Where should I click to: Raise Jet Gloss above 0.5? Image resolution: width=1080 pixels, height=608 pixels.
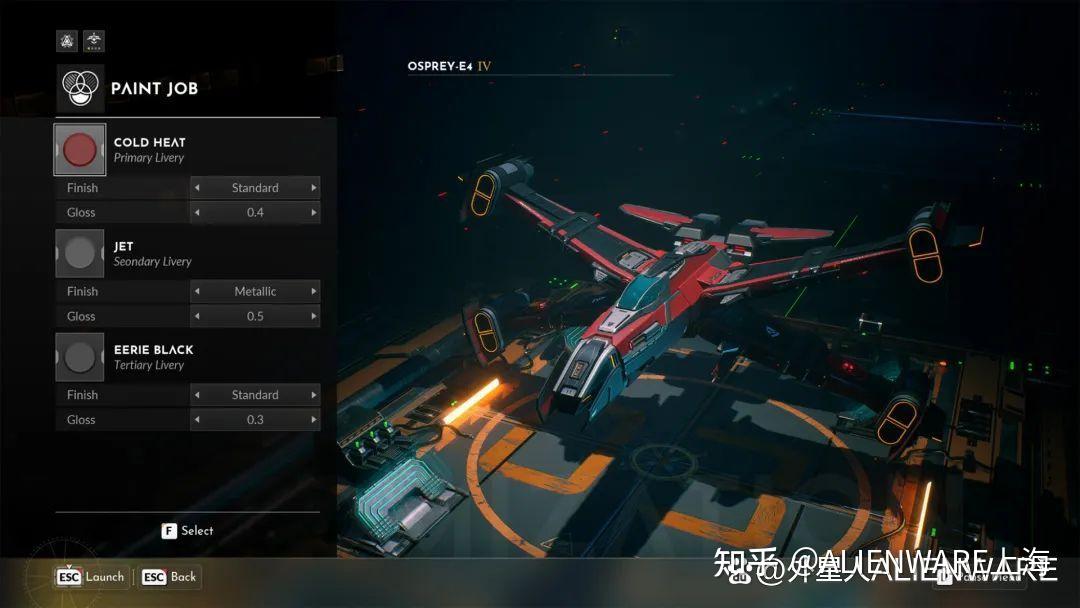(314, 316)
